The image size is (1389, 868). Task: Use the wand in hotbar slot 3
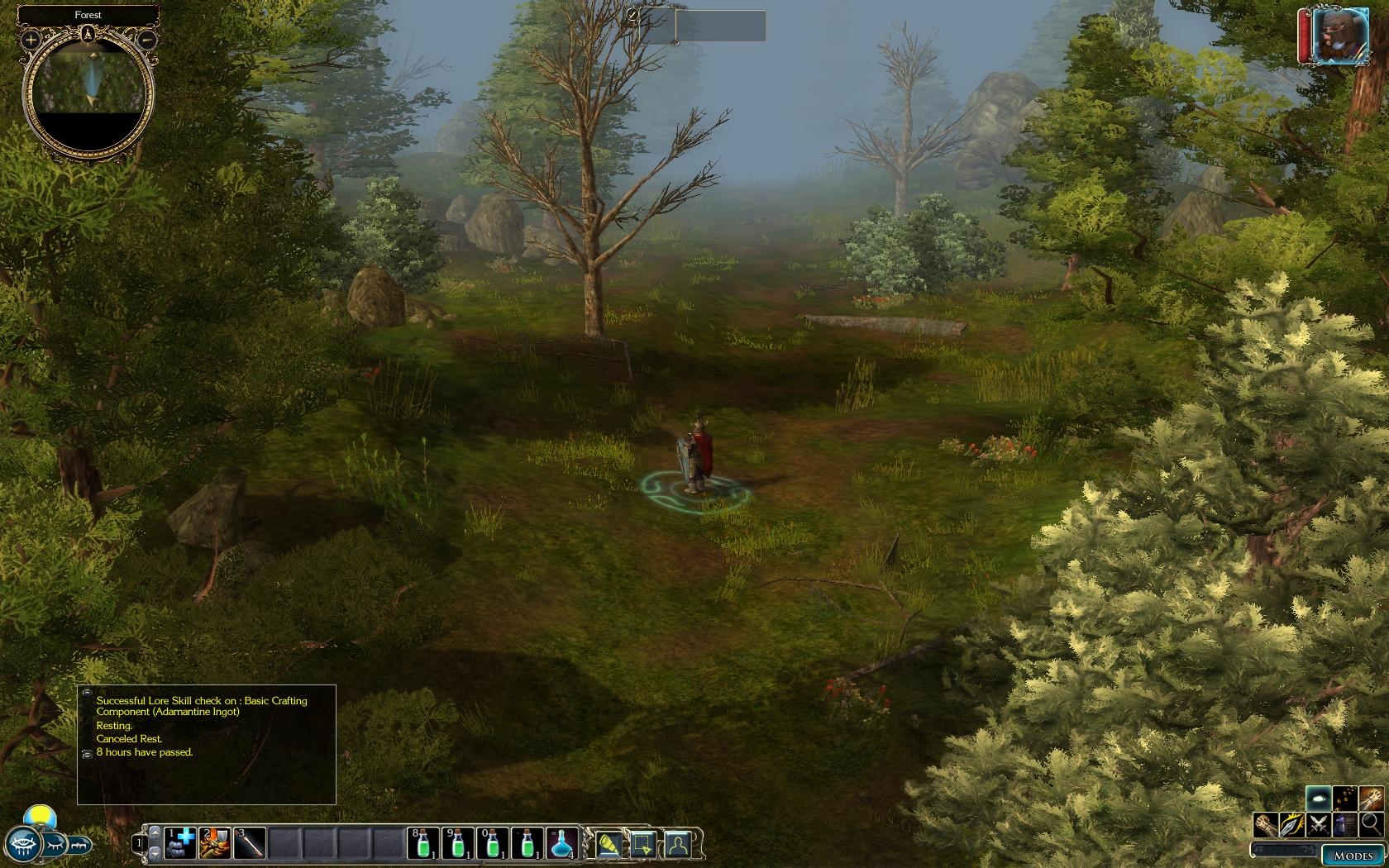[x=249, y=843]
